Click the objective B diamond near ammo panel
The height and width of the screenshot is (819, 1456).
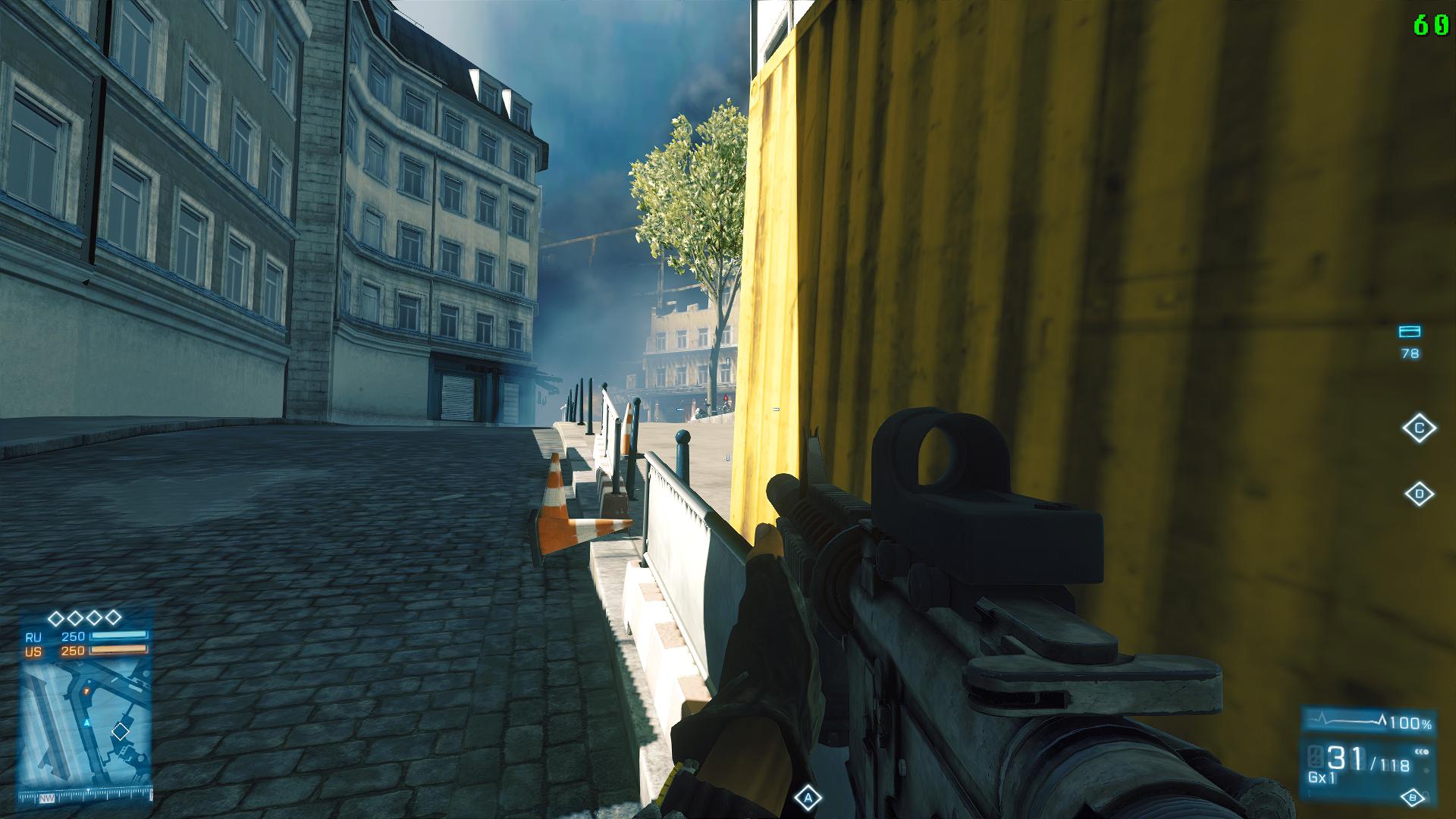pyautogui.click(x=1413, y=798)
